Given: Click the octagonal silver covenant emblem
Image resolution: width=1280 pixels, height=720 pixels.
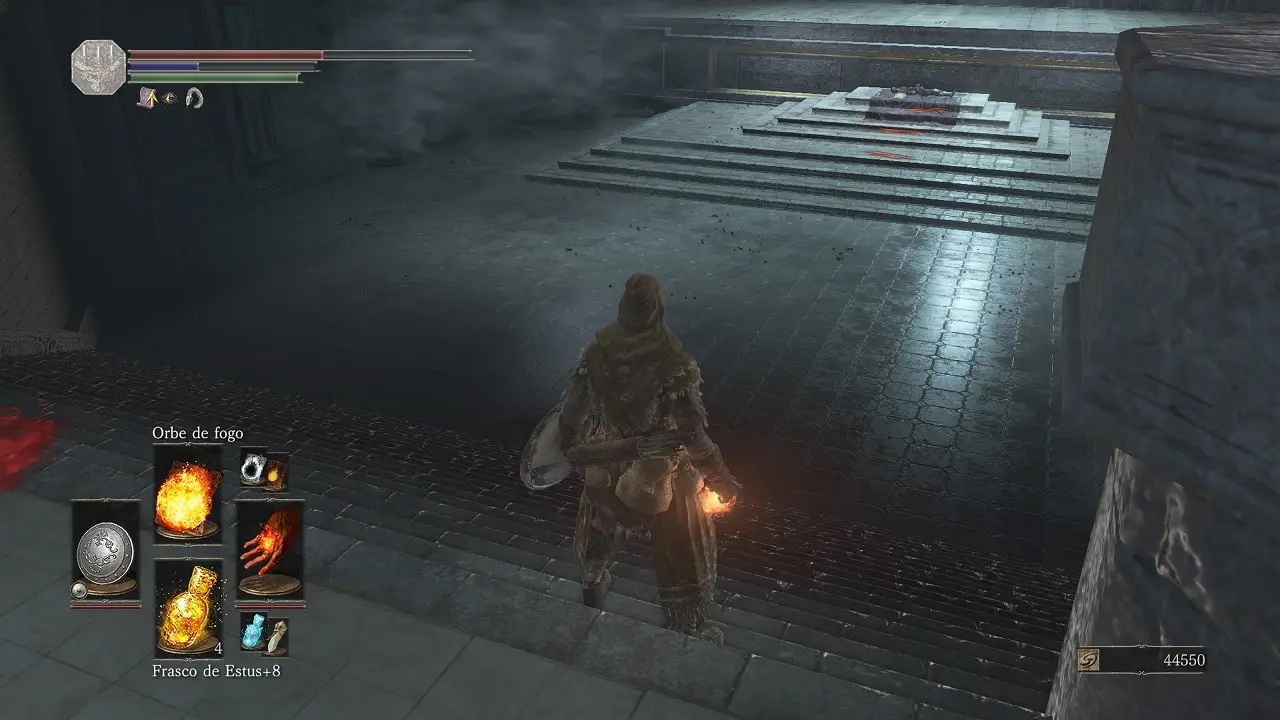Looking at the screenshot, I should pyautogui.click(x=99, y=67).
